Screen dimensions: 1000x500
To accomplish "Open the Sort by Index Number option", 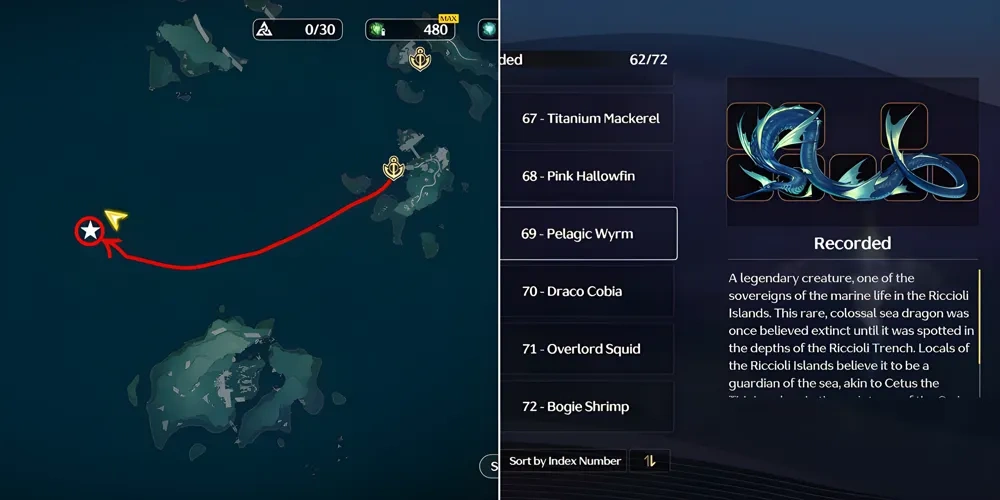I will (x=566, y=461).
